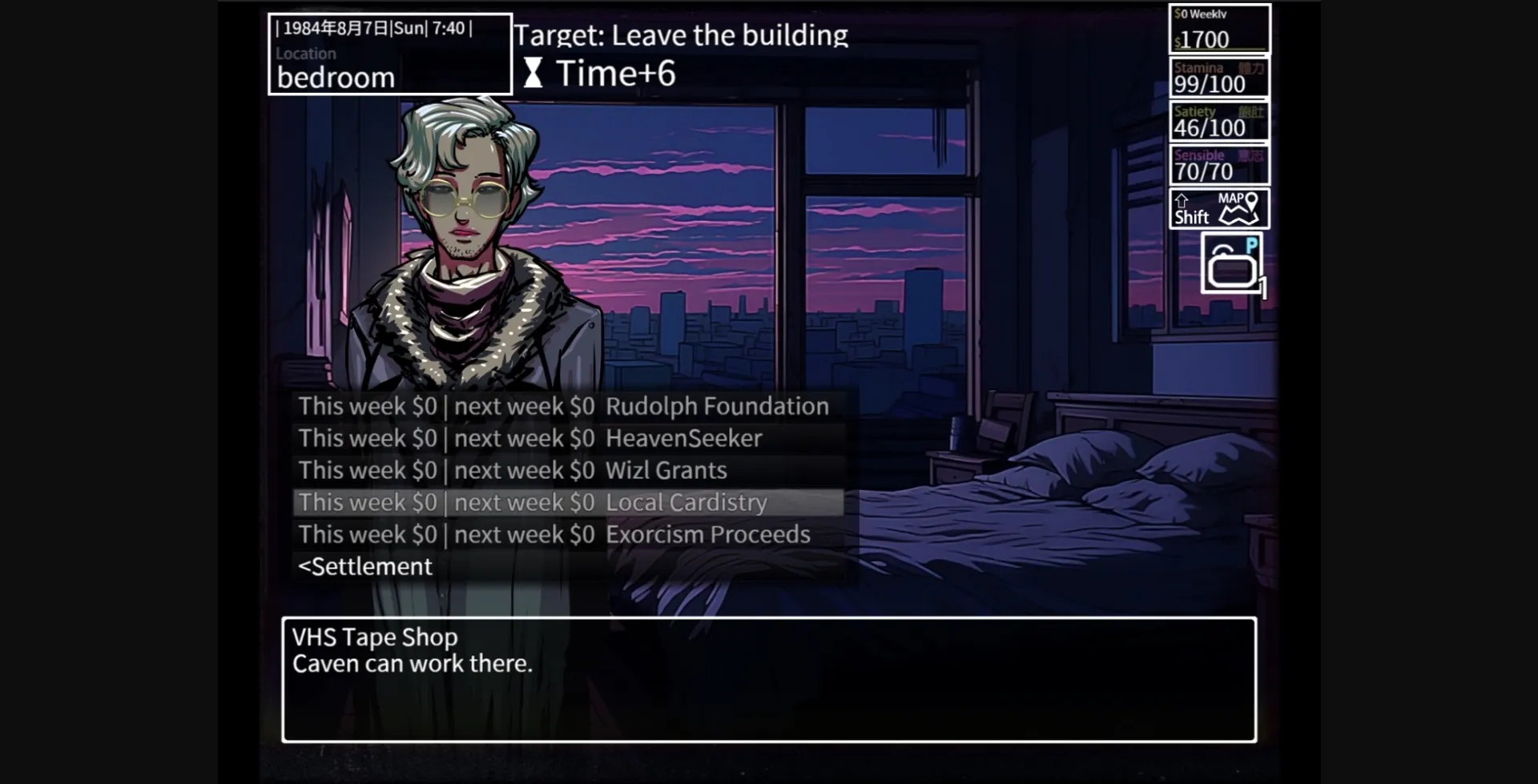The image size is (1538, 784).
Task: Go back via the Settlement option
Action: [x=365, y=566]
